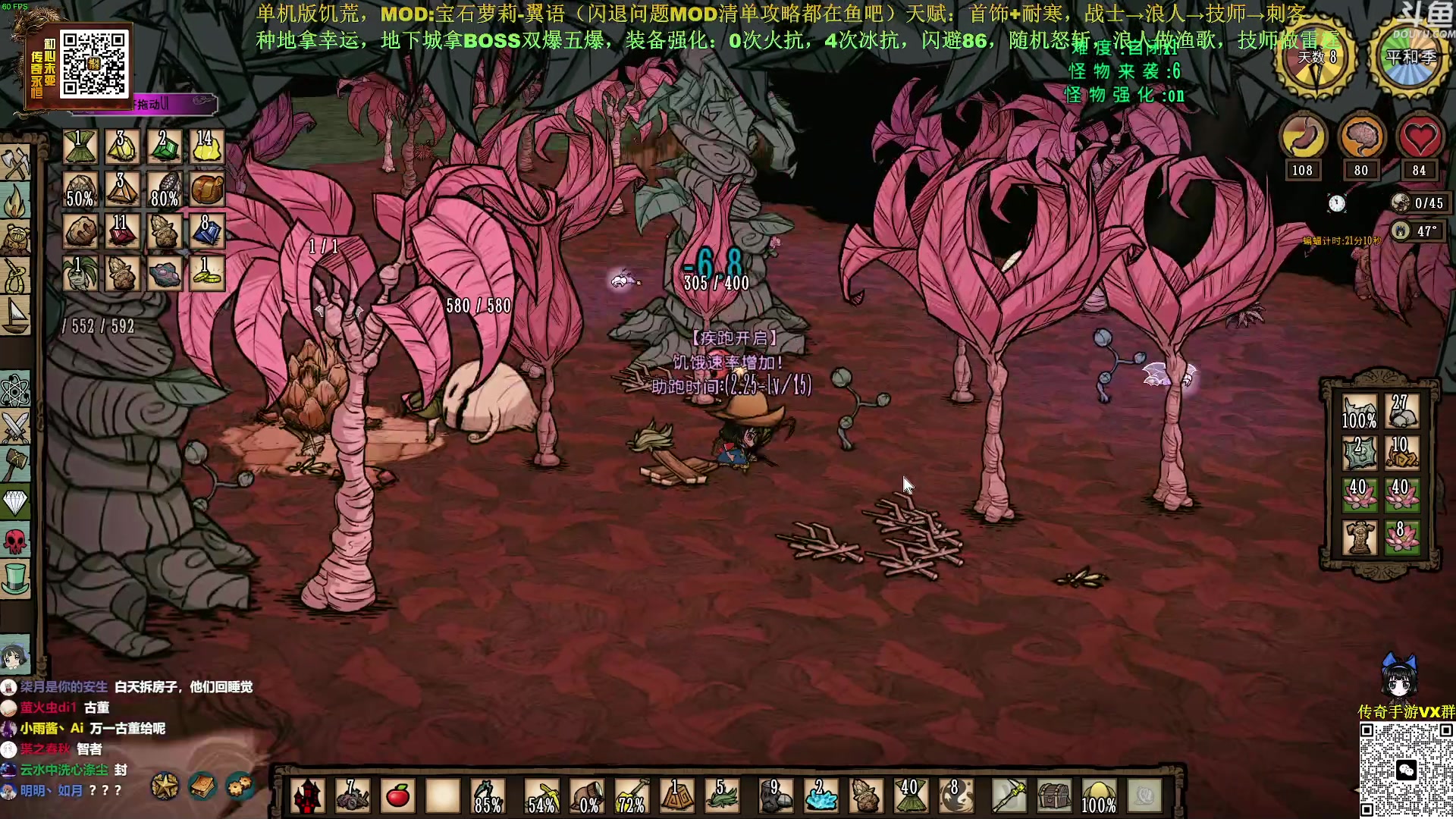Click the white clock icon
The image size is (1456, 819).
[1336, 203]
